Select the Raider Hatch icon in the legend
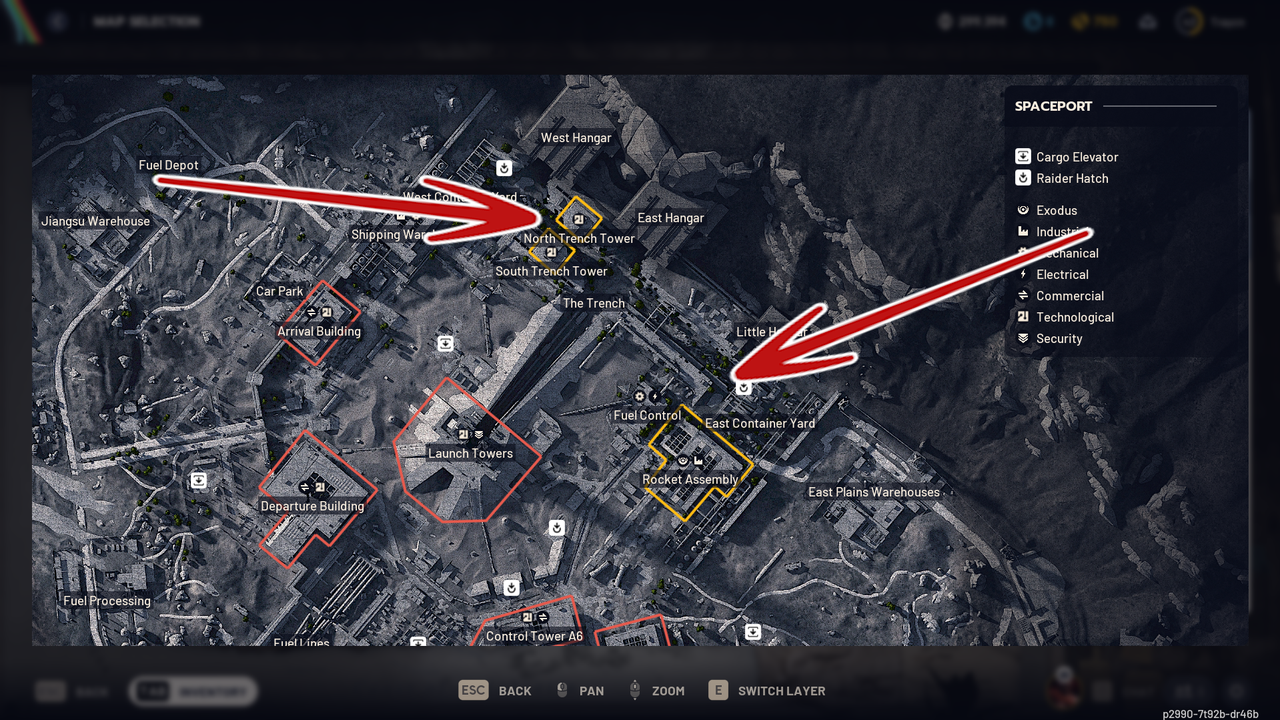1280x720 pixels. tap(1022, 178)
